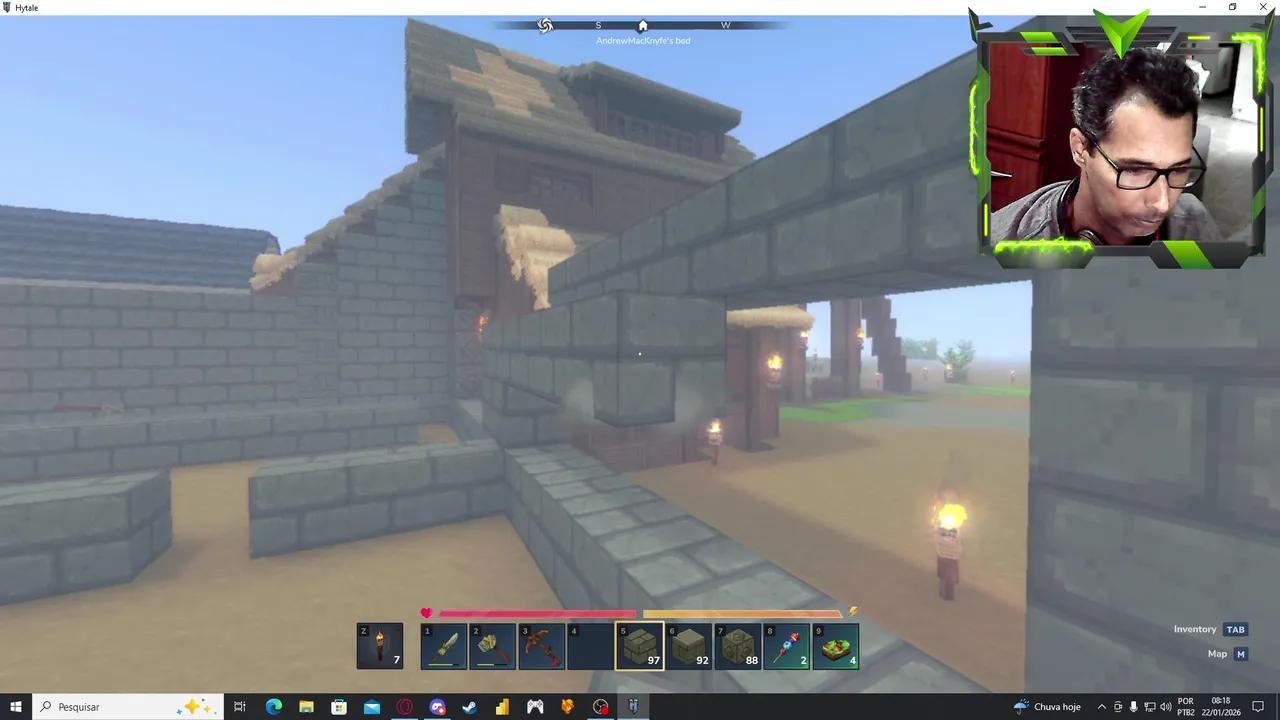Select the salad crate in hotbar slot 9
The width and height of the screenshot is (1280, 720).
point(836,646)
